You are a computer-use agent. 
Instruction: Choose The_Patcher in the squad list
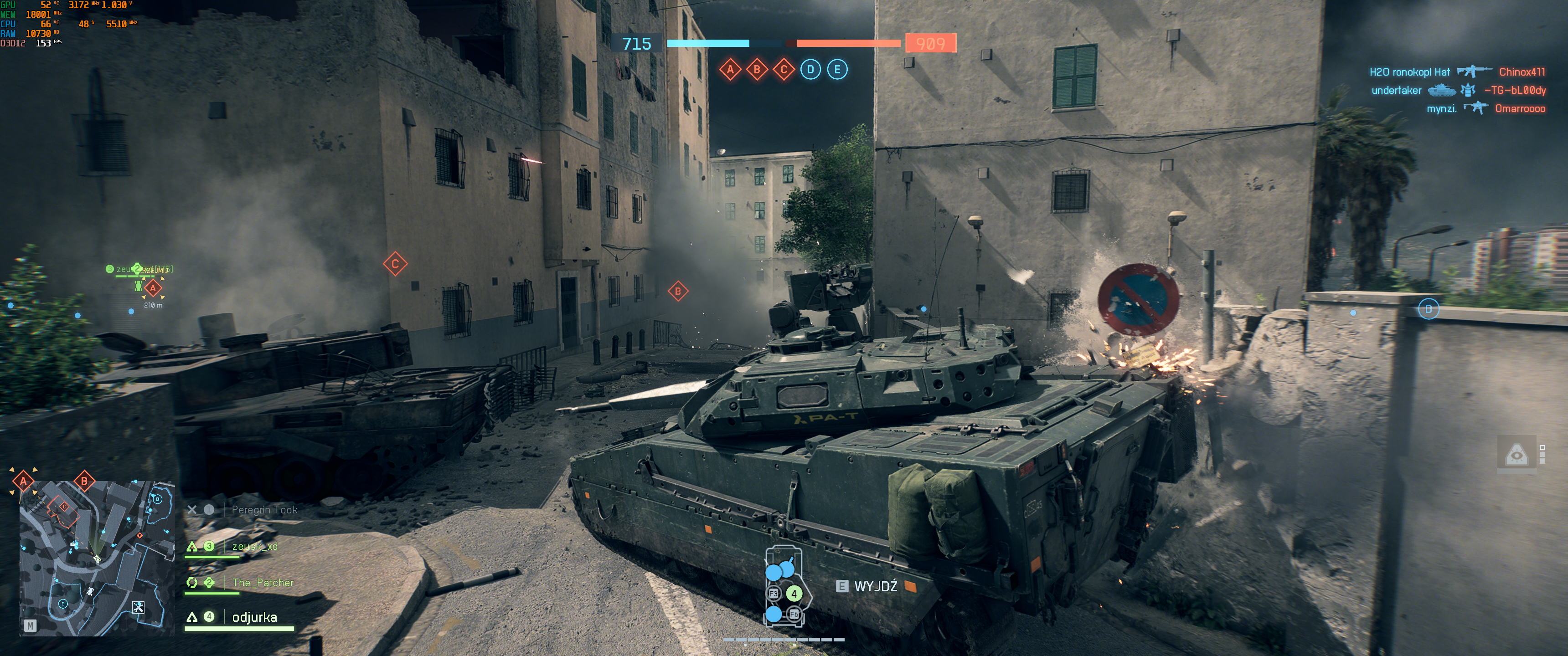263,583
